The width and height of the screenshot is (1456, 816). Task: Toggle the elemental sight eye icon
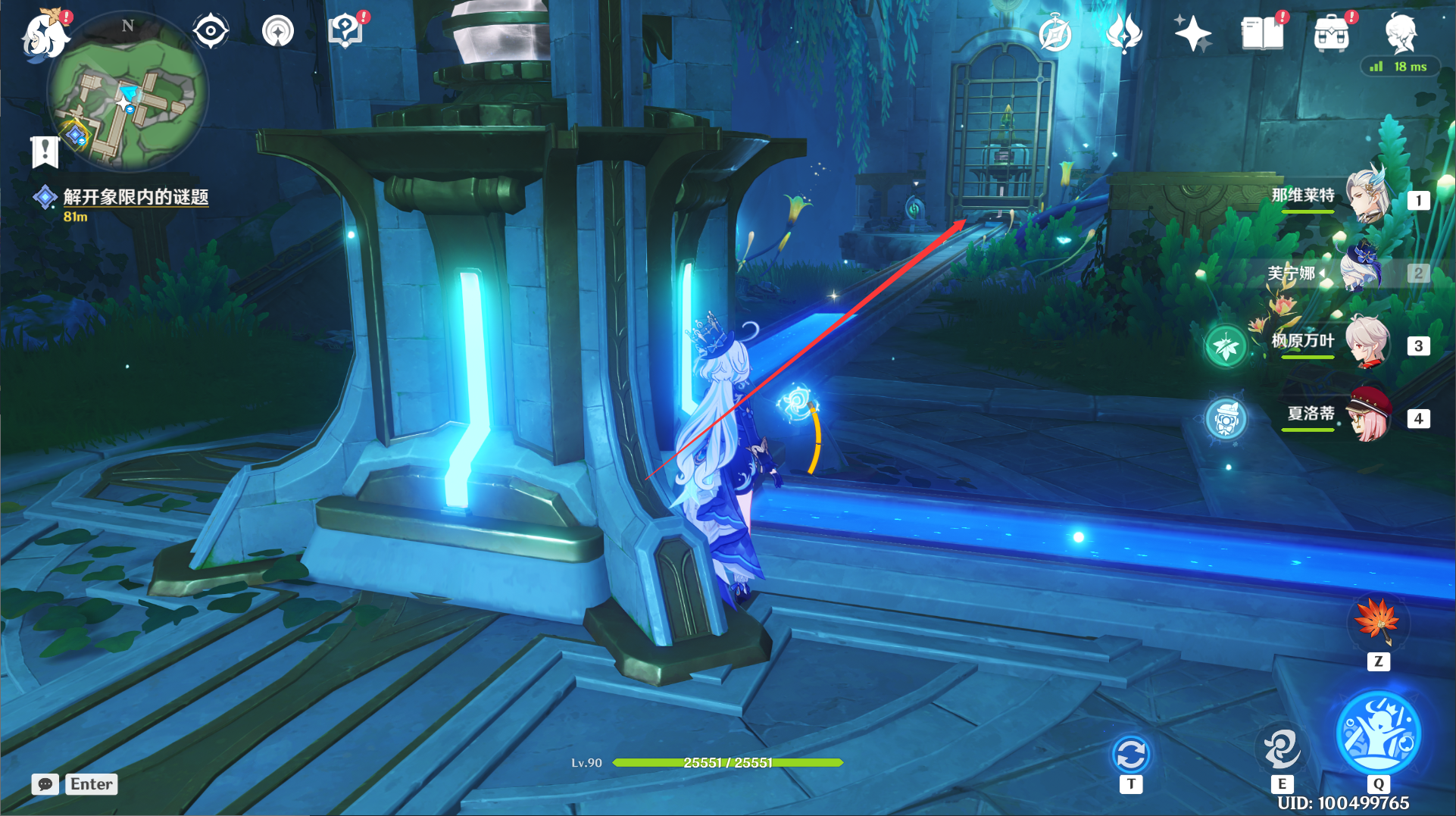[x=211, y=32]
